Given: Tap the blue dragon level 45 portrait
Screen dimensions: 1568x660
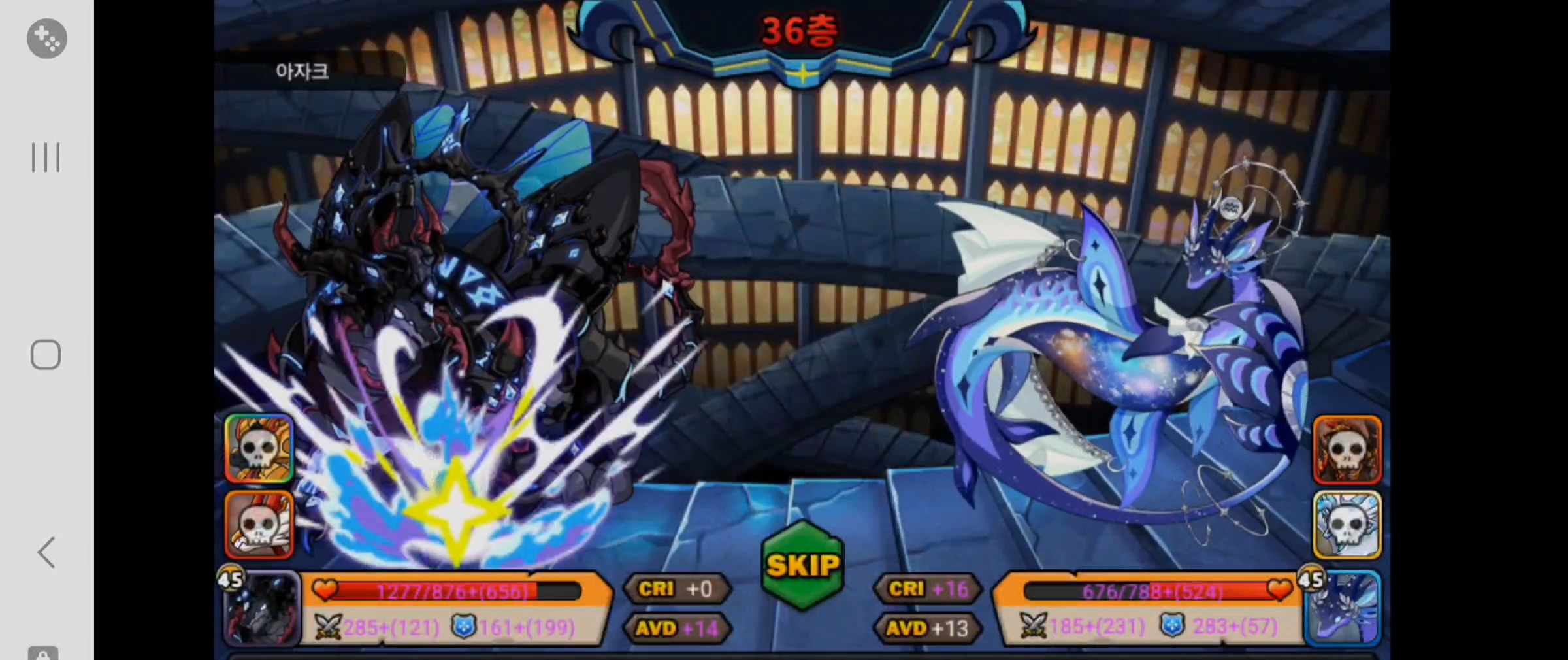Looking at the screenshot, I should point(1343,608).
